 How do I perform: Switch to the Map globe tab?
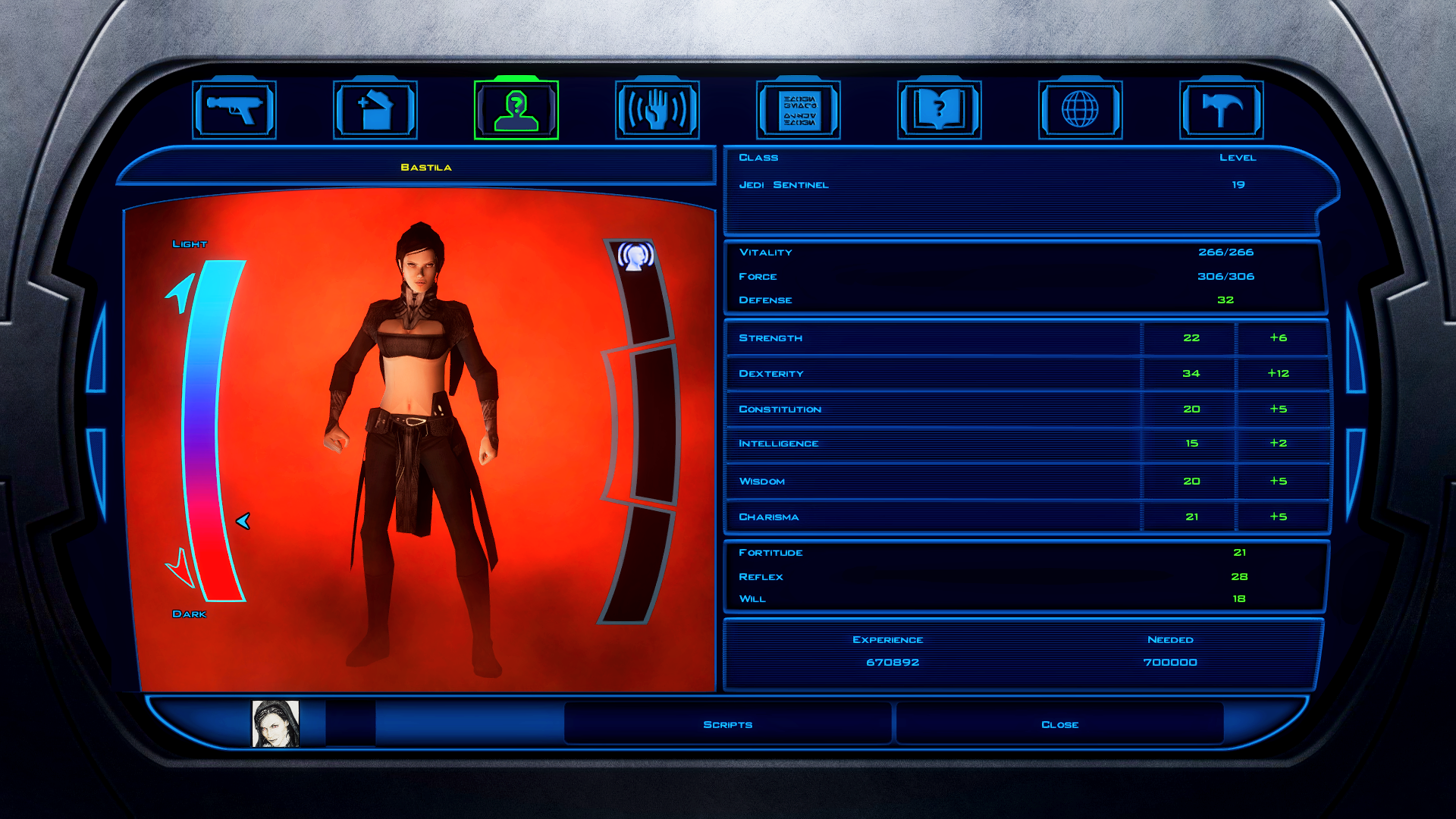[x=1081, y=110]
